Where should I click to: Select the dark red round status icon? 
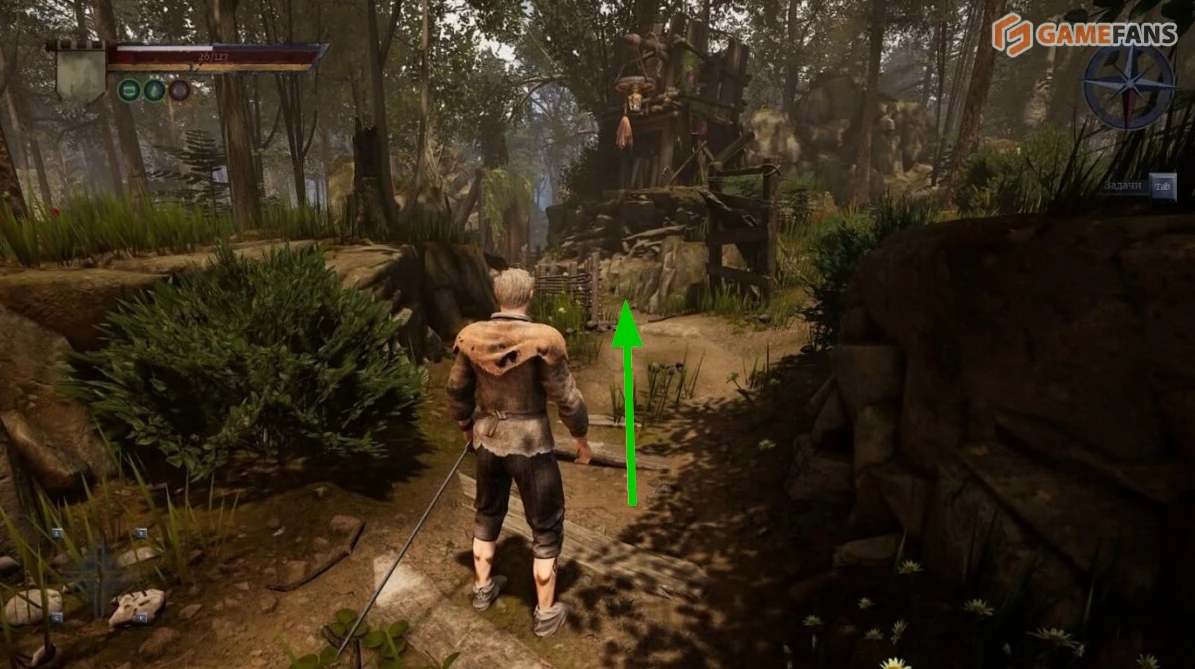[179, 91]
